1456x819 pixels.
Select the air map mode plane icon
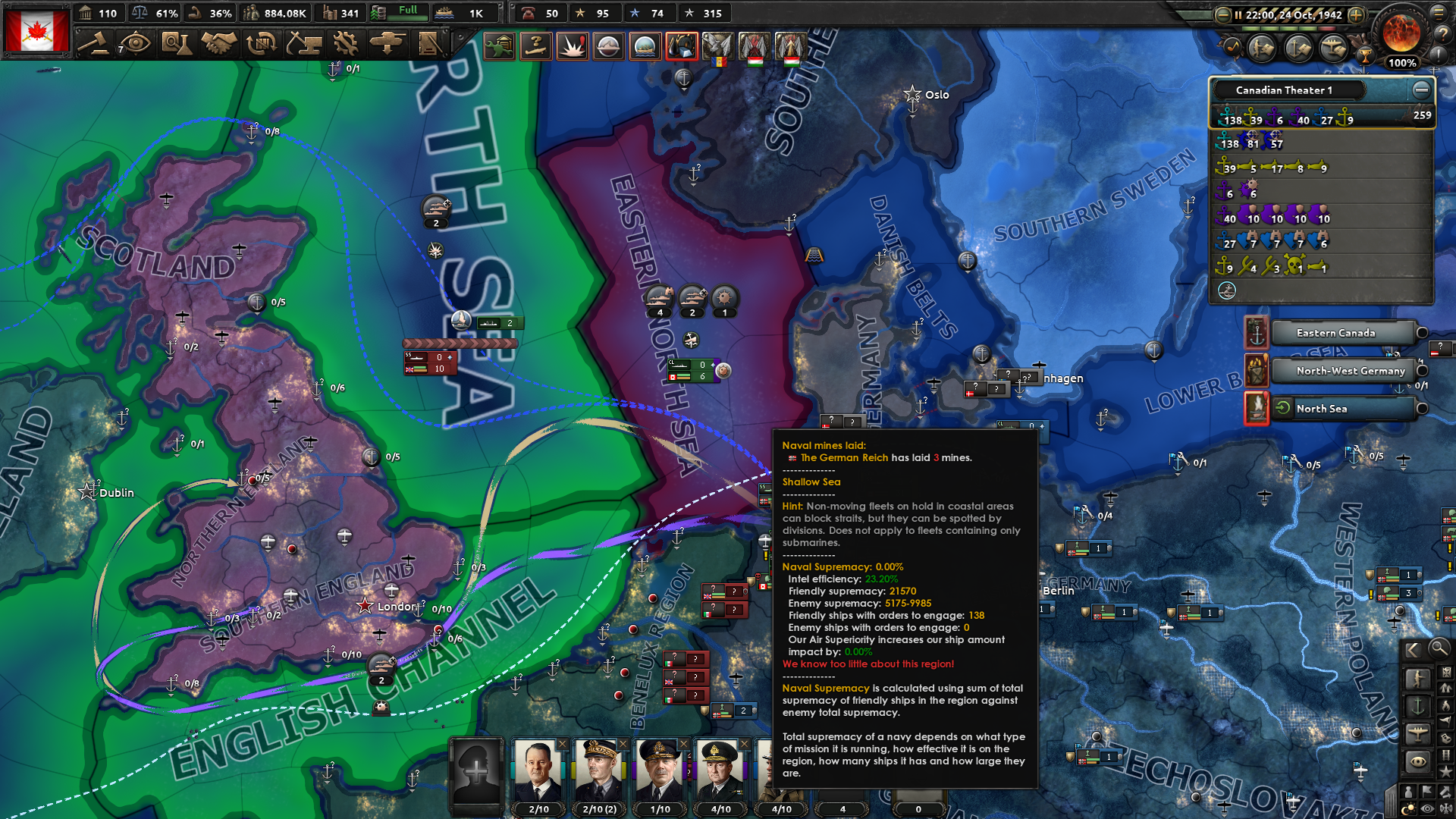(1417, 733)
